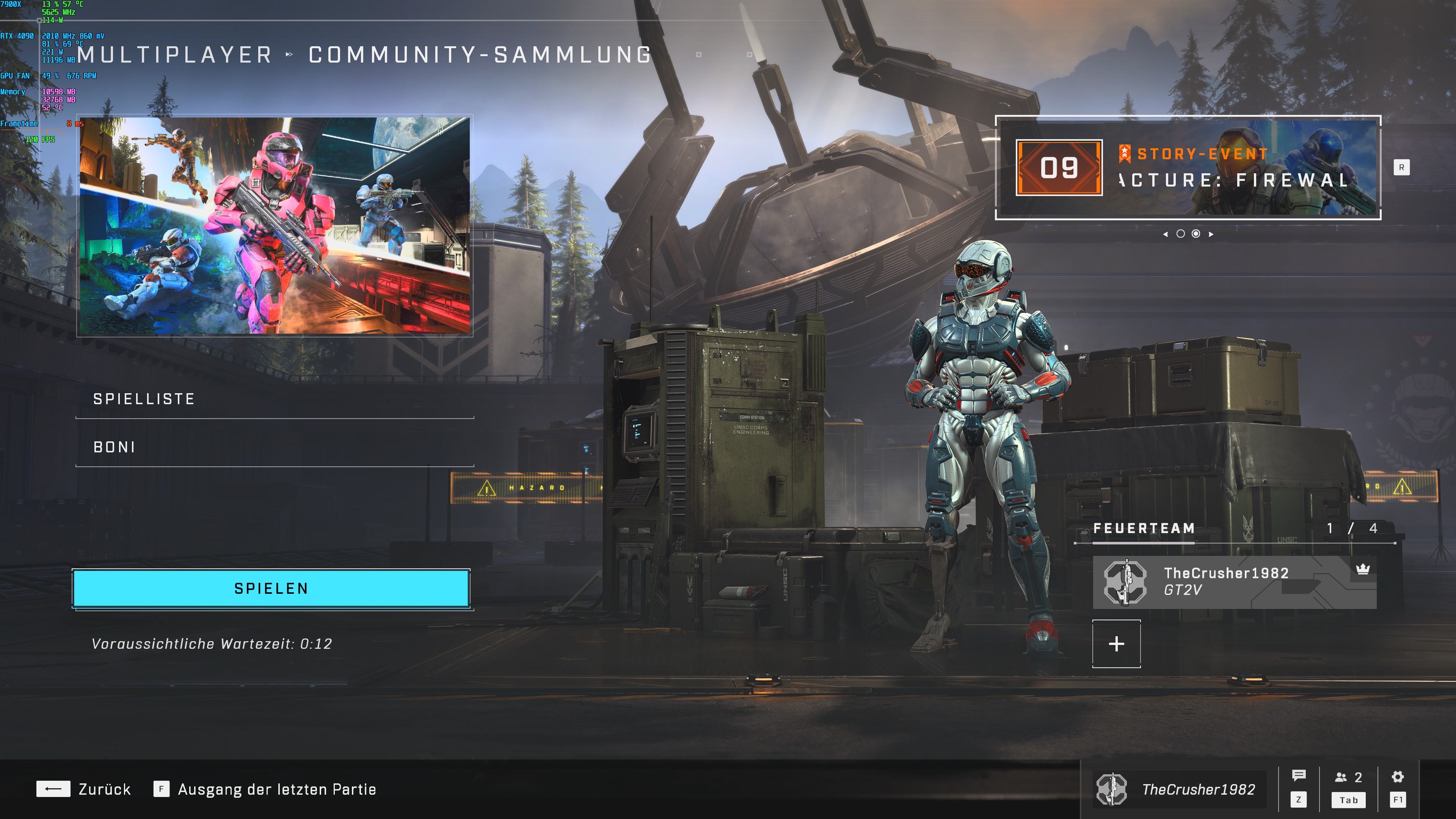1456x819 pixels.
Task: Open the chat speech bubble icon
Action: point(1299,777)
